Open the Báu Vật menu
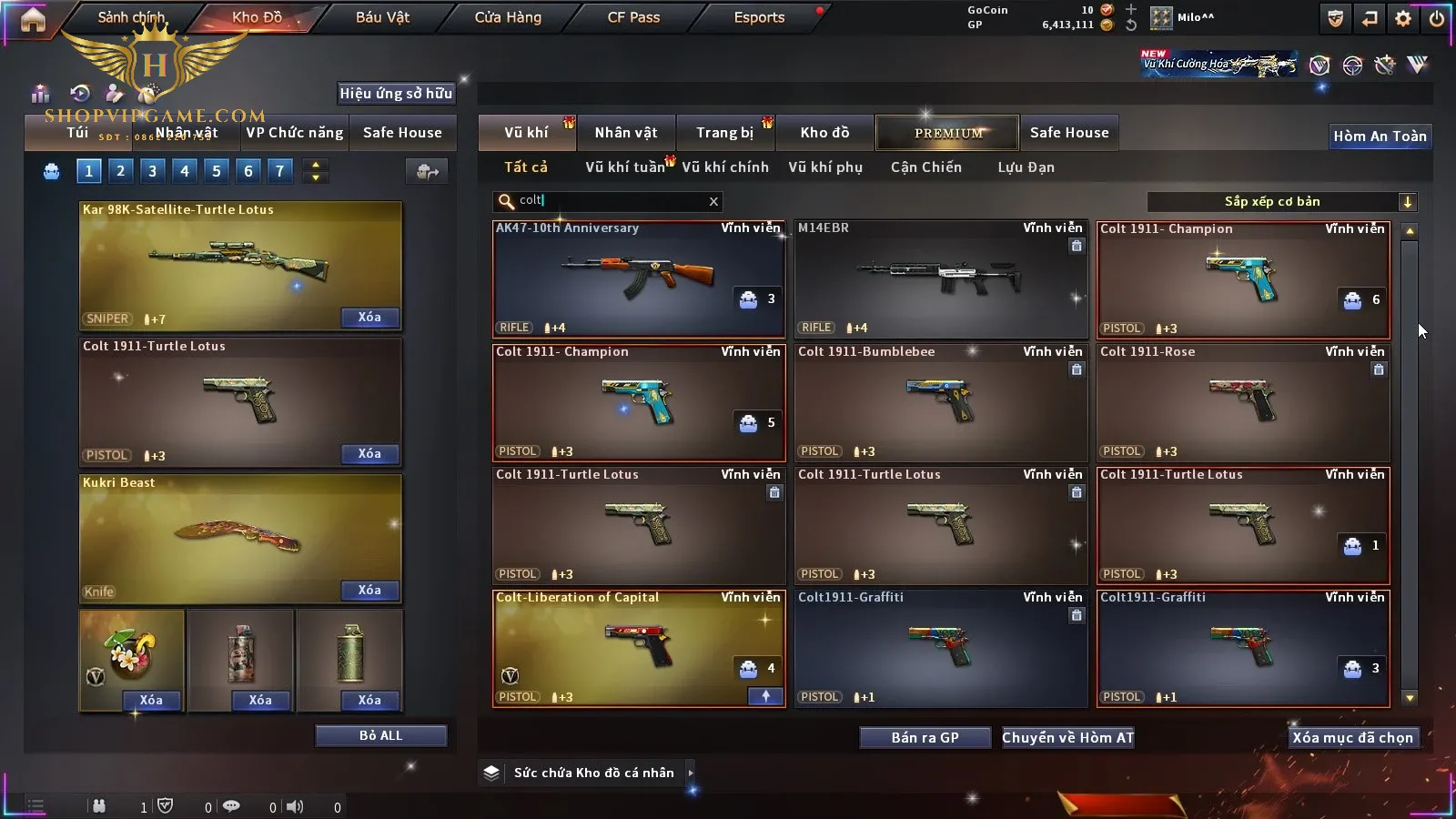The width and height of the screenshot is (1456, 819). (382, 17)
